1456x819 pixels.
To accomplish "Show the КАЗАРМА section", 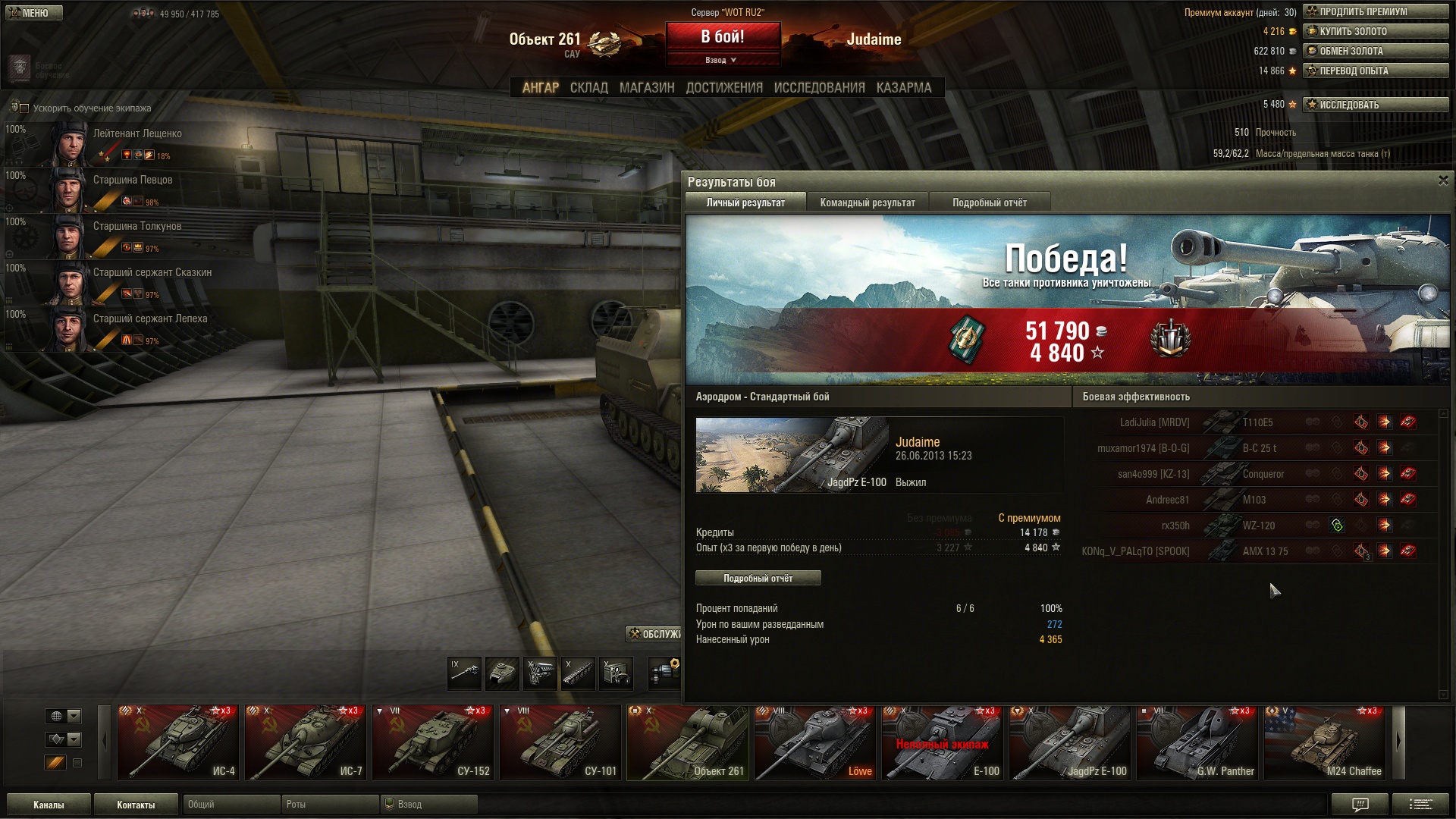I will (903, 88).
